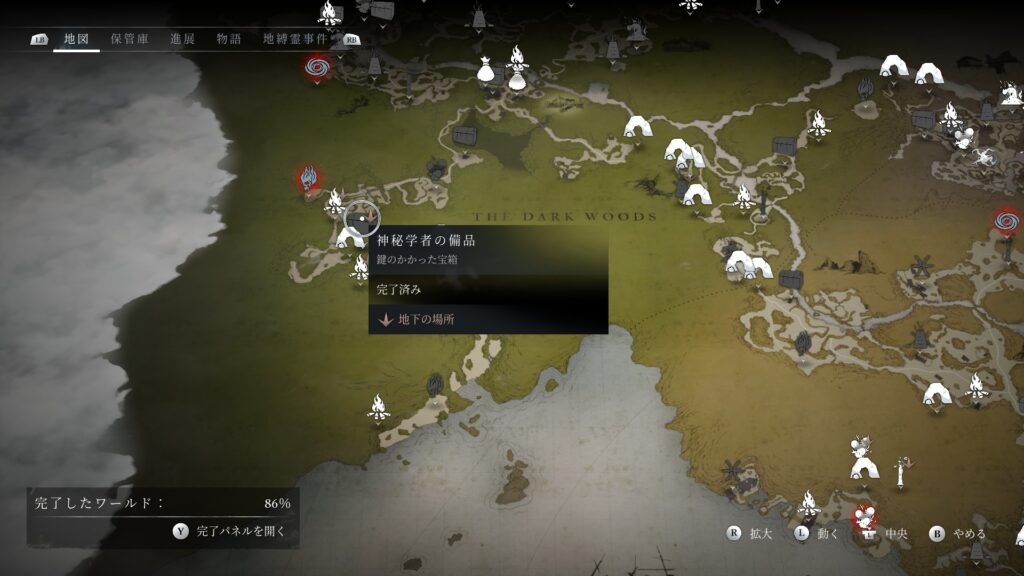Open the 保管庫 tab
This screenshot has height=576, width=1024.
point(129,39)
